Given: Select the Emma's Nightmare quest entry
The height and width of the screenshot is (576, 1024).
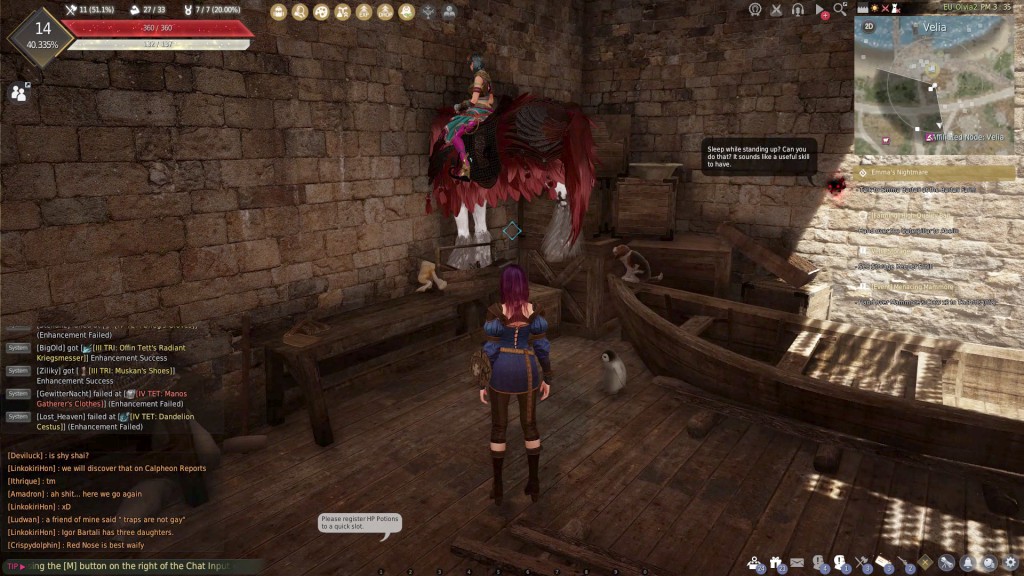Looking at the screenshot, I should (936, 173).
